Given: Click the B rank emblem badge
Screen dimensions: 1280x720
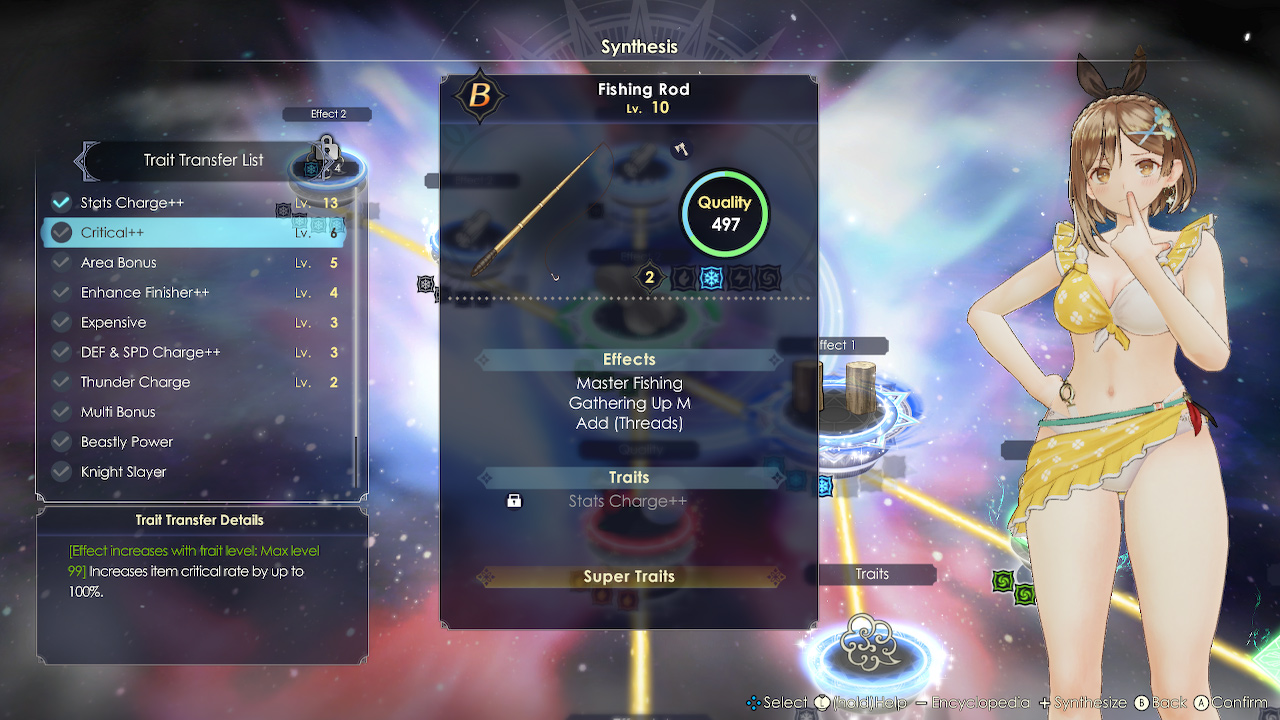Looking at the screenshot, I should [478, 97].
